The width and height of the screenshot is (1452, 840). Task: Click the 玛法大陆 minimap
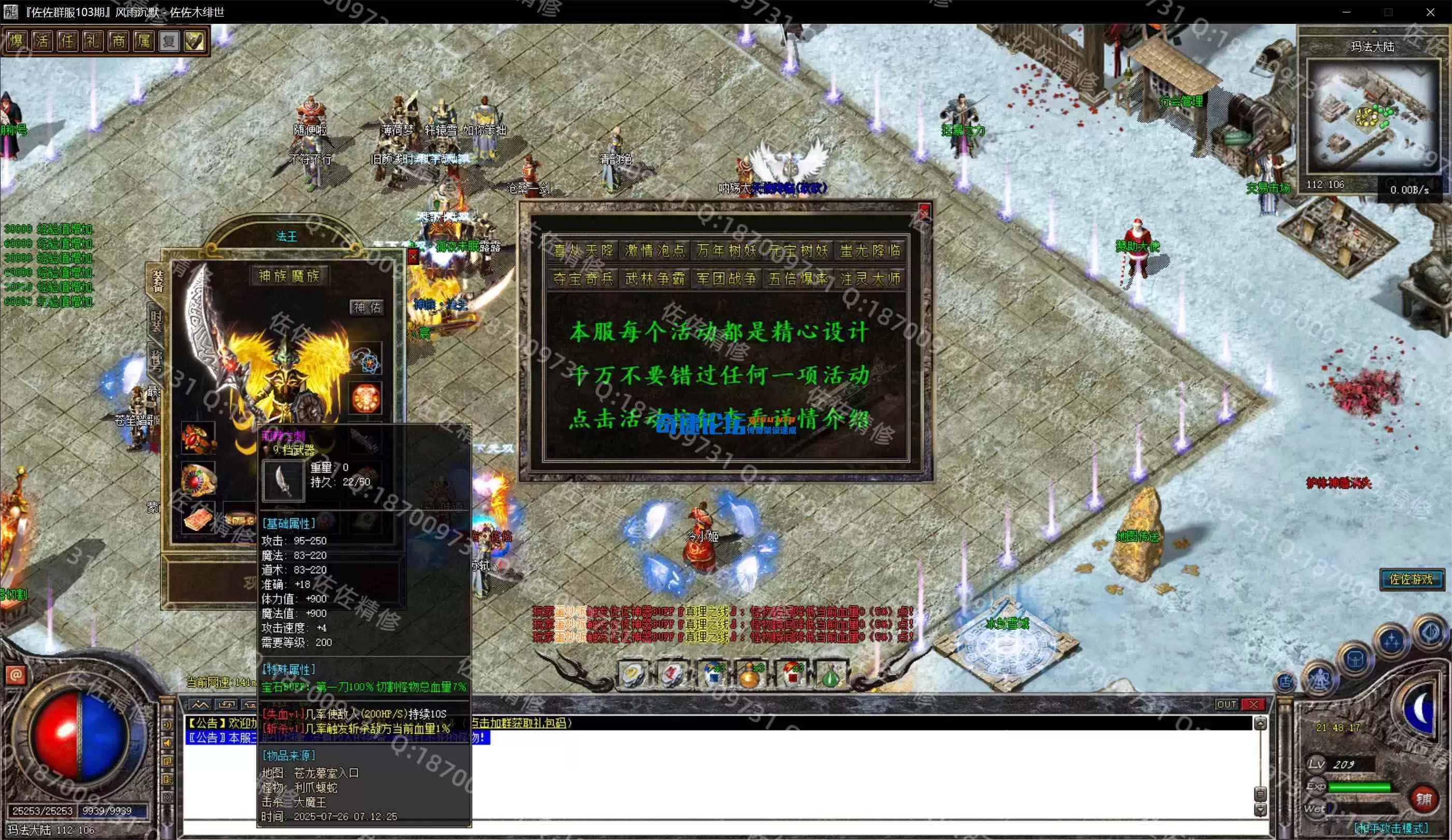1372,116
